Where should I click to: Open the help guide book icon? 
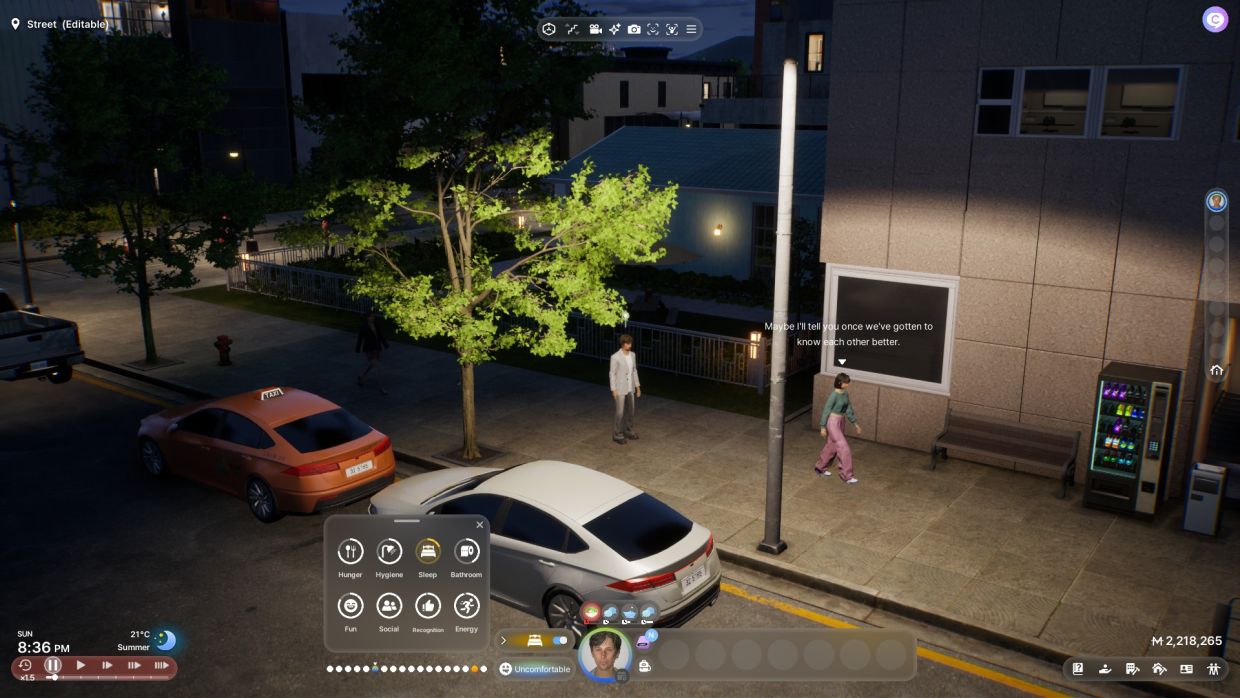[x=1078, y=669]
